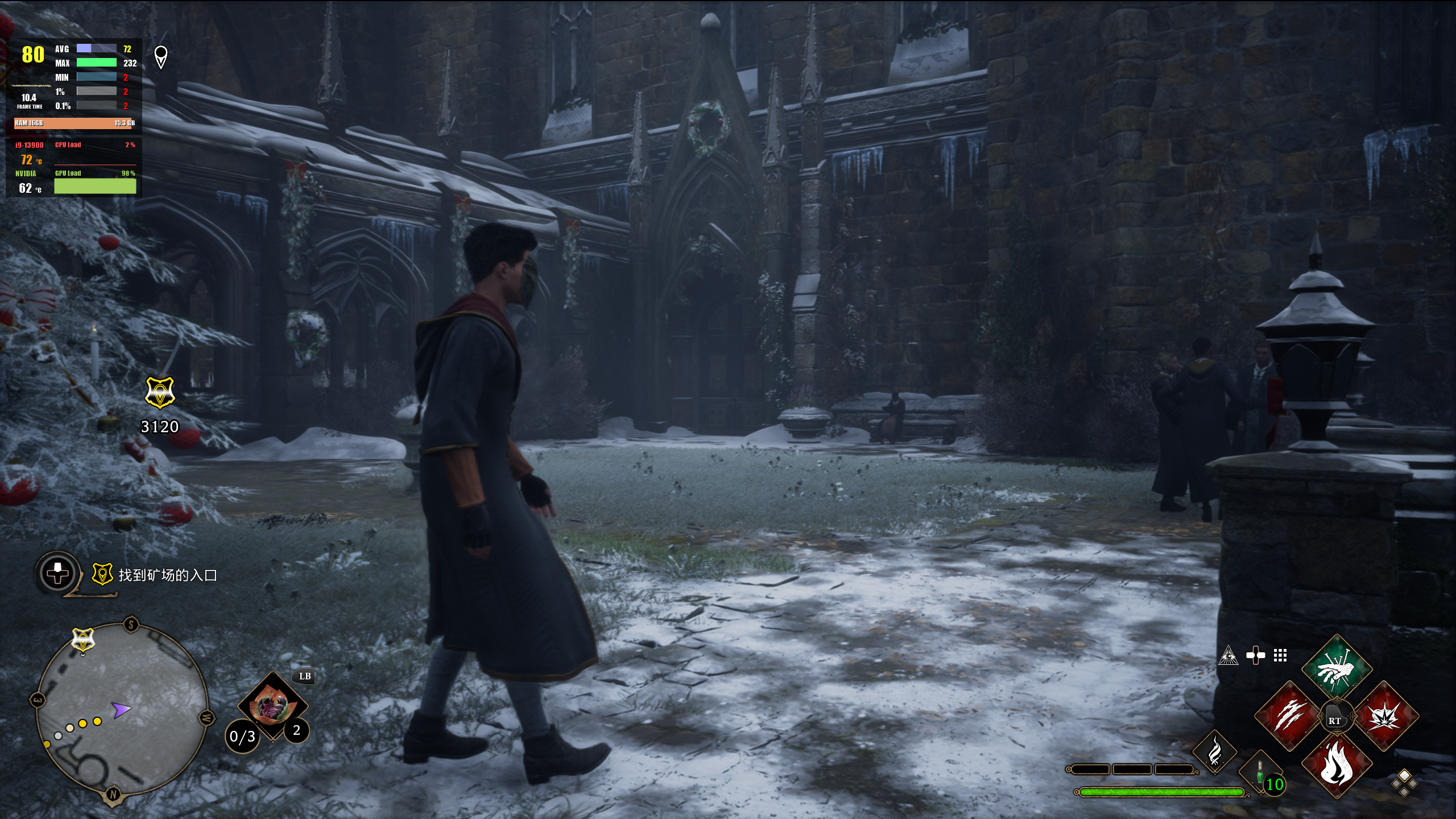The height and width of the screenshot is (819, 1456).
Task: Select the Chomping Cabbage tool slot
Action: click(272, 705)
